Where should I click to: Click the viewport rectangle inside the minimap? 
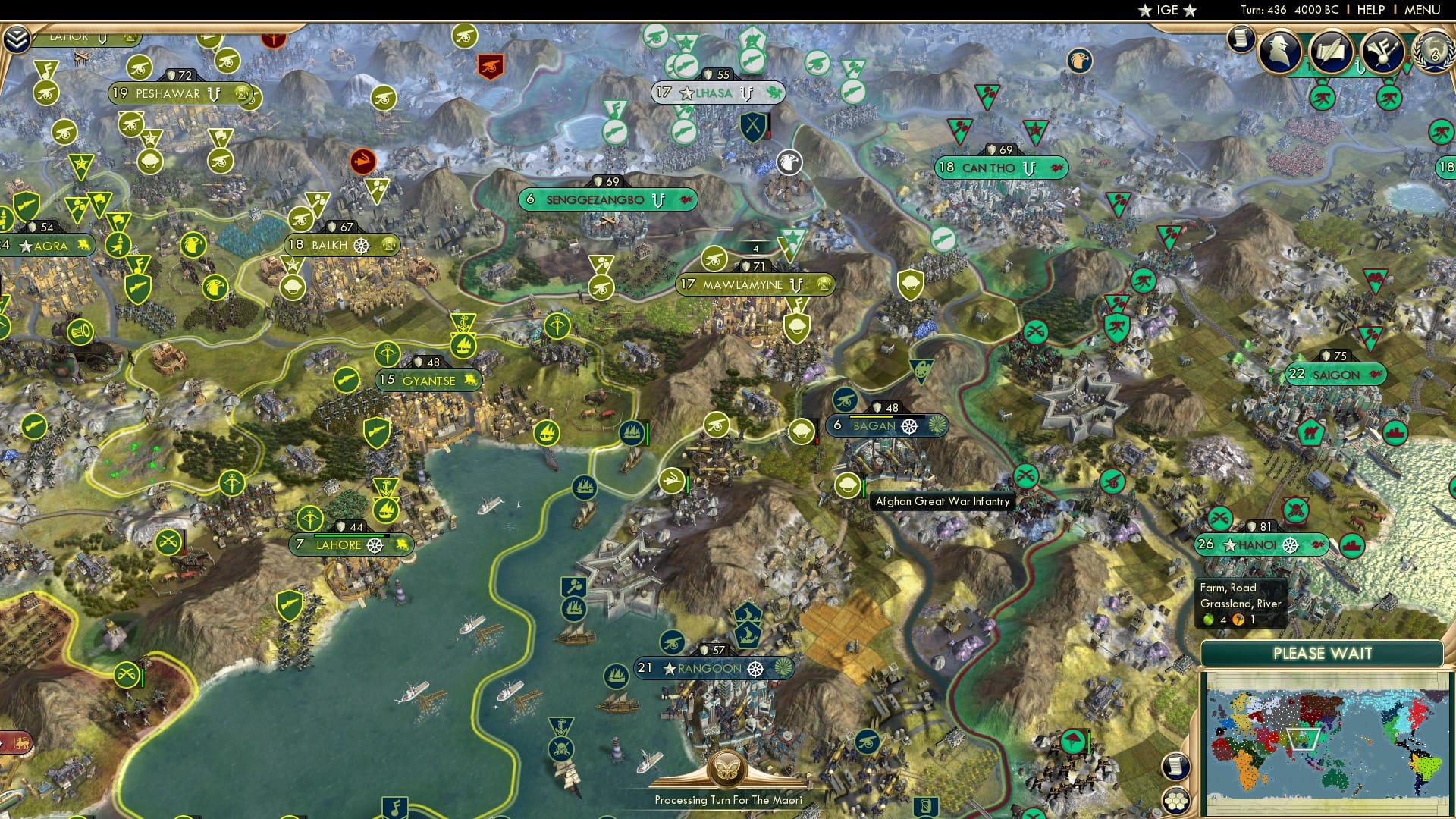point(1303,739)
